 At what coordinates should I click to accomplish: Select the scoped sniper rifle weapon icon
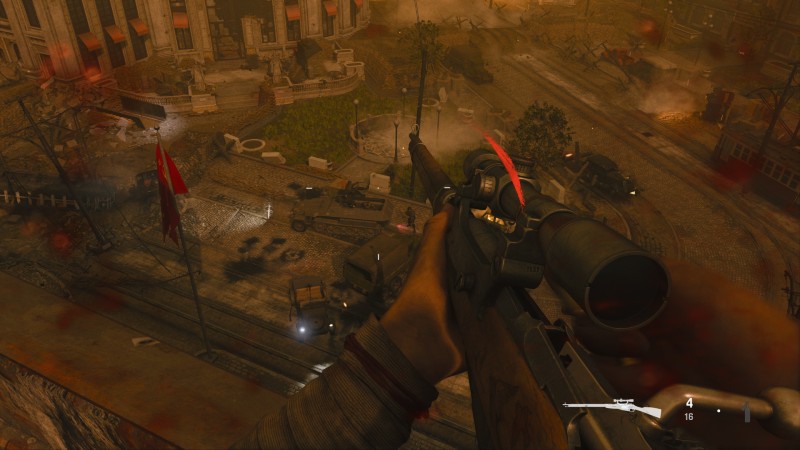coord(612,408)
